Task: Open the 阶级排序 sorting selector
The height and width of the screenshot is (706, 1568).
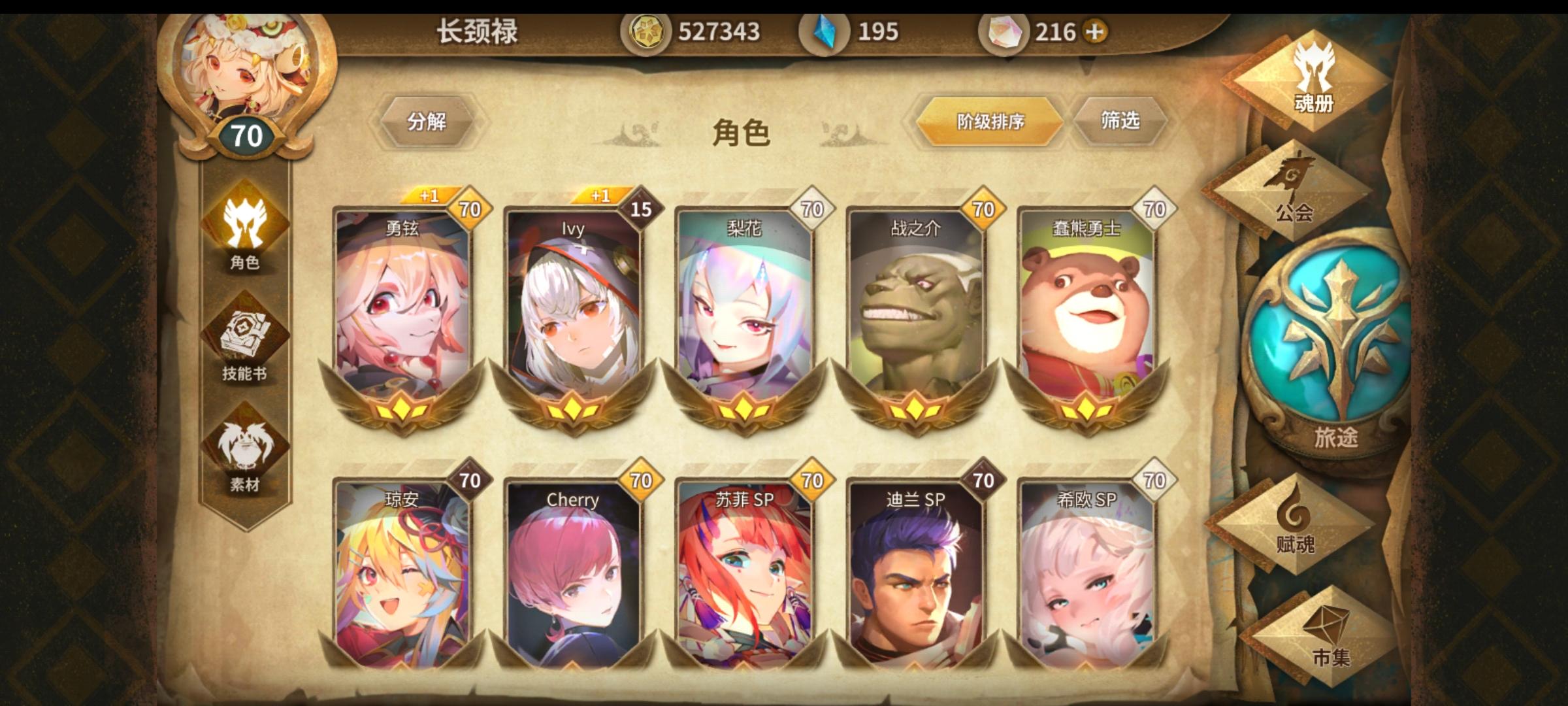Action: [987, 120]
